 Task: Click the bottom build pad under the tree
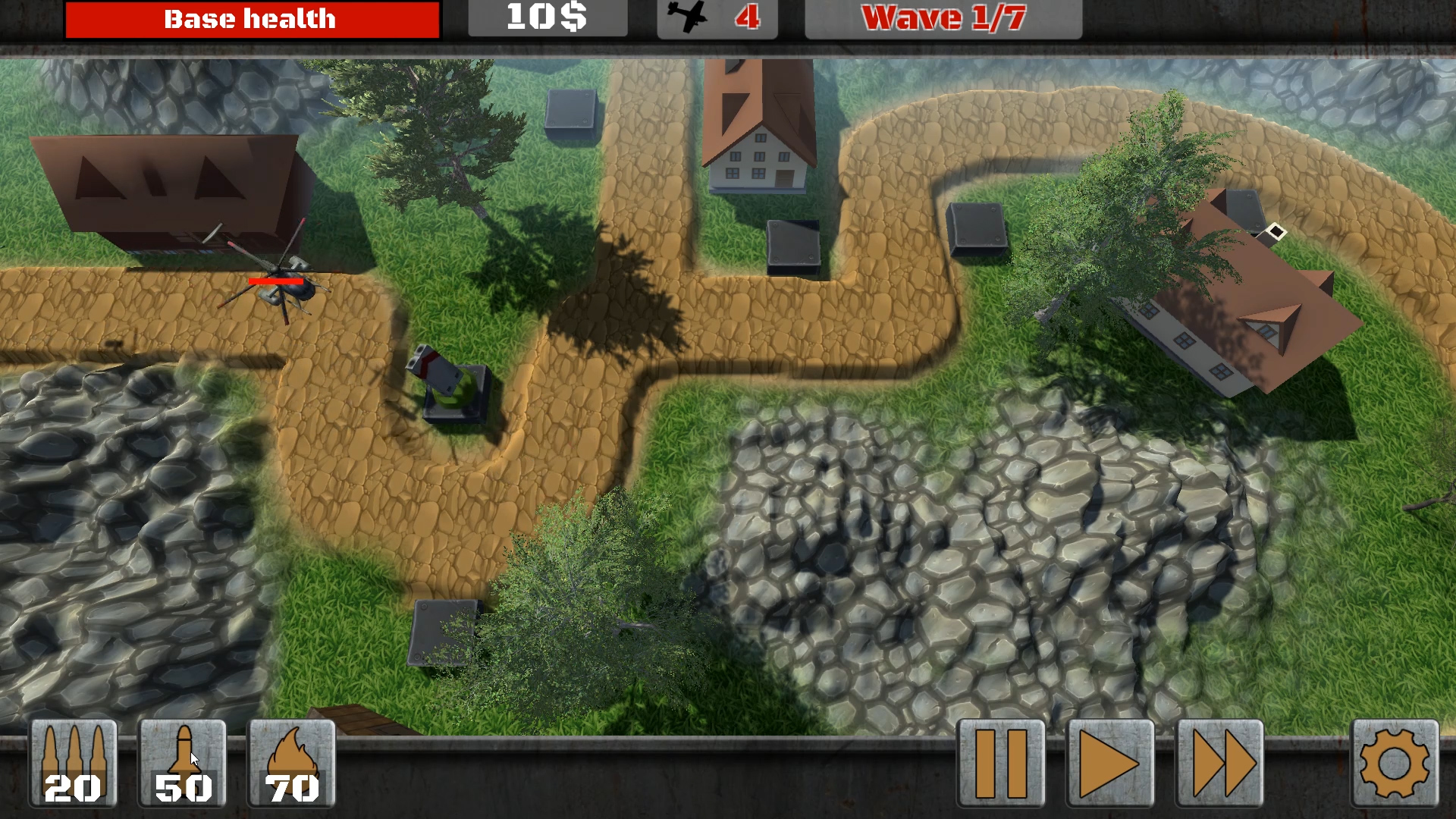[444, 633]
